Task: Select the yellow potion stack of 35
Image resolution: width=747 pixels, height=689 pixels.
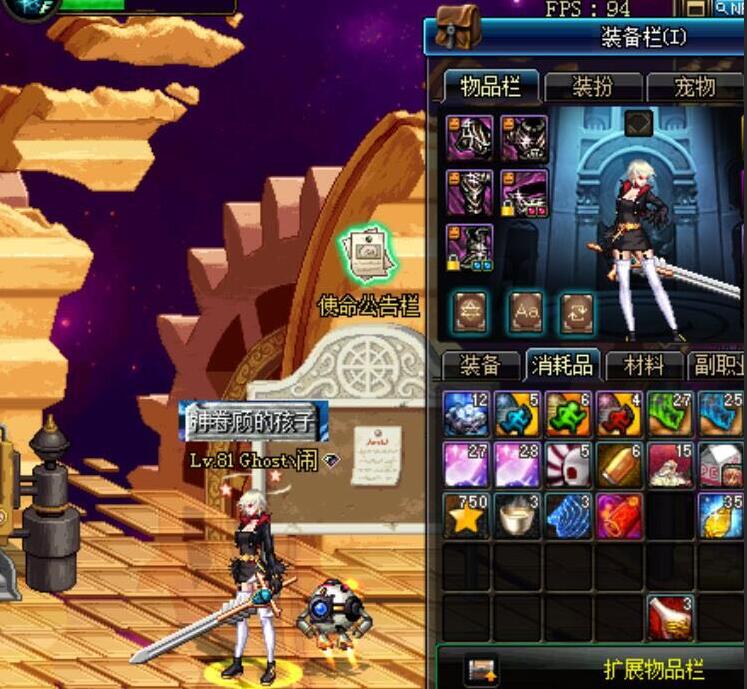Action: (x=721, y=515)
